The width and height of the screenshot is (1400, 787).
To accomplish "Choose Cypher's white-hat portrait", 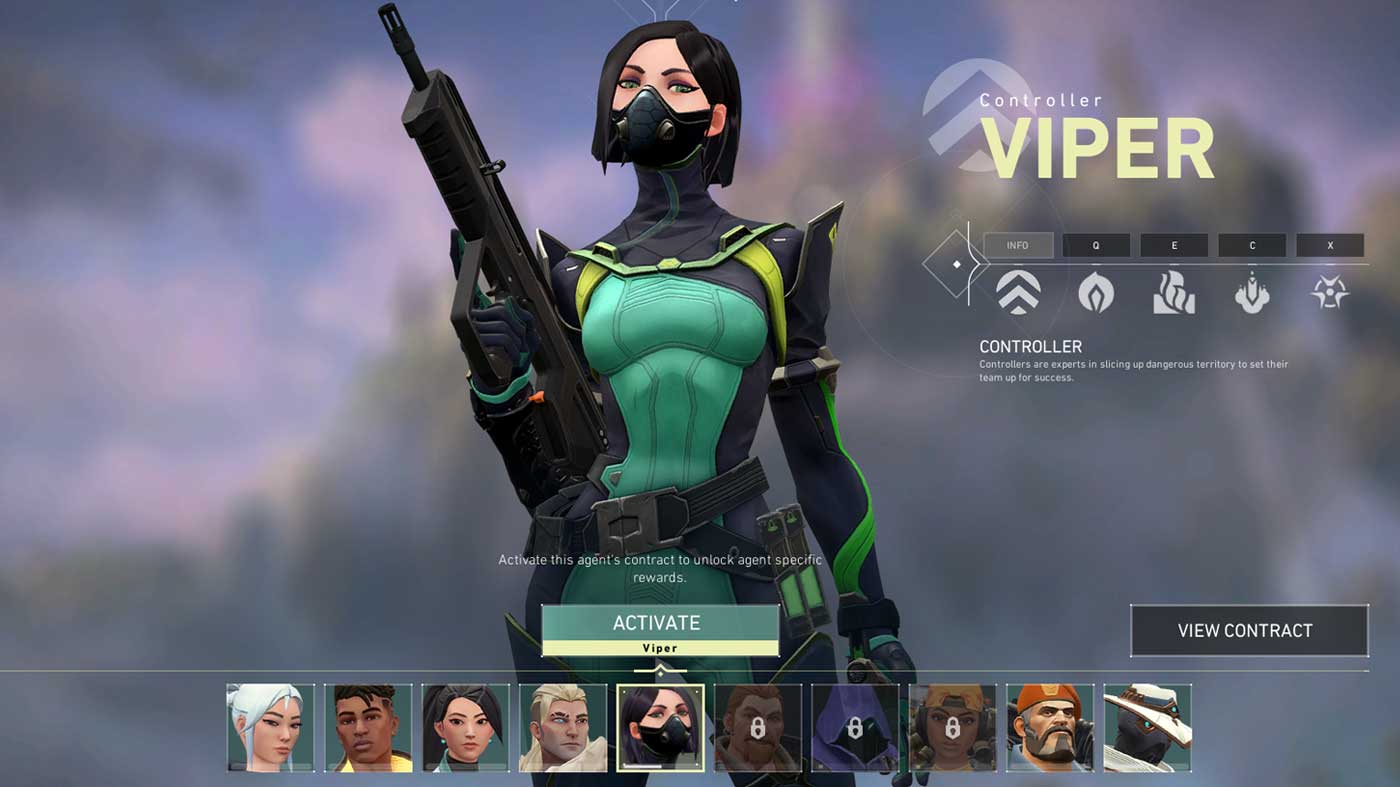I will pos(1147,728).
